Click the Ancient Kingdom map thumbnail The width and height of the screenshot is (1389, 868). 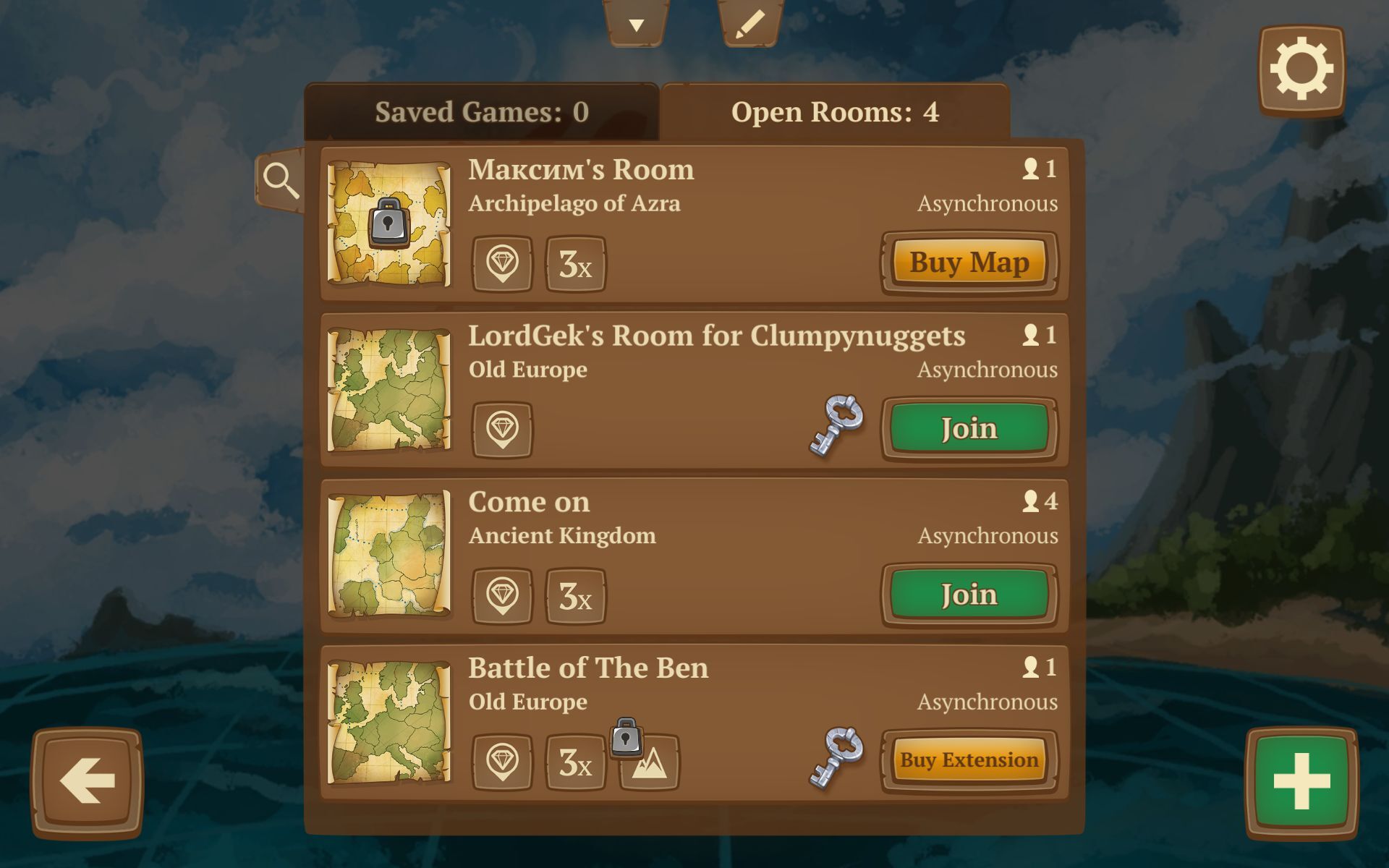(389, 555)
